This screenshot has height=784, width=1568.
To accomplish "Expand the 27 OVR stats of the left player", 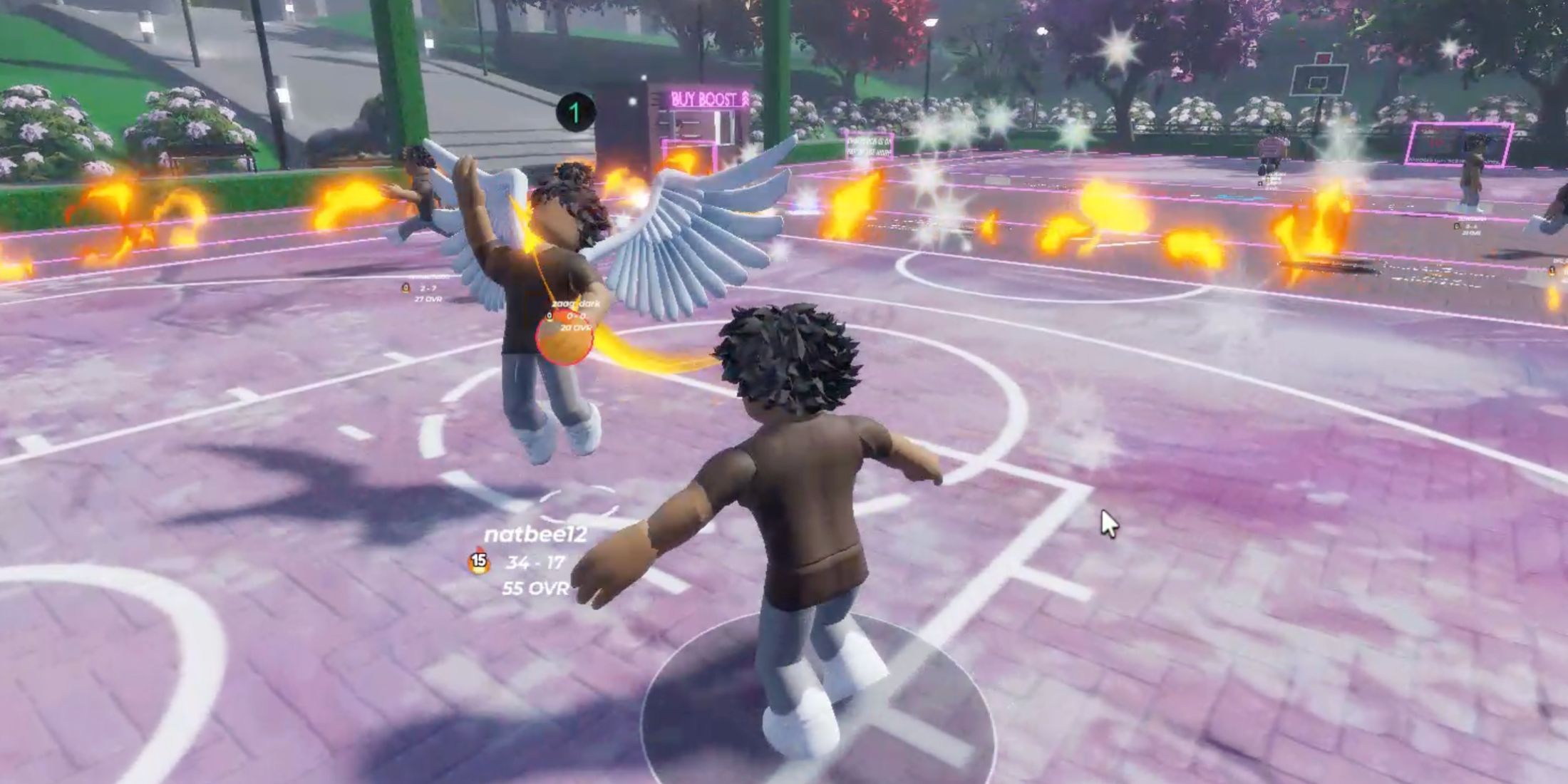I will click(x=428, y=299).
